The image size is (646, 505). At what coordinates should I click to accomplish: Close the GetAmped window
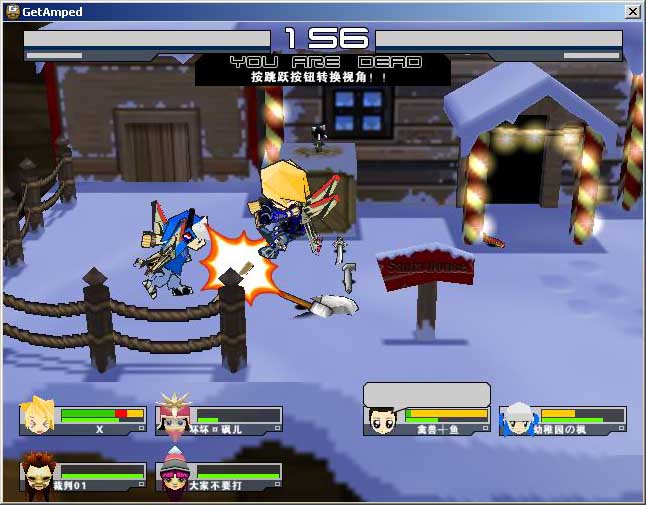(x=632, y=11)
